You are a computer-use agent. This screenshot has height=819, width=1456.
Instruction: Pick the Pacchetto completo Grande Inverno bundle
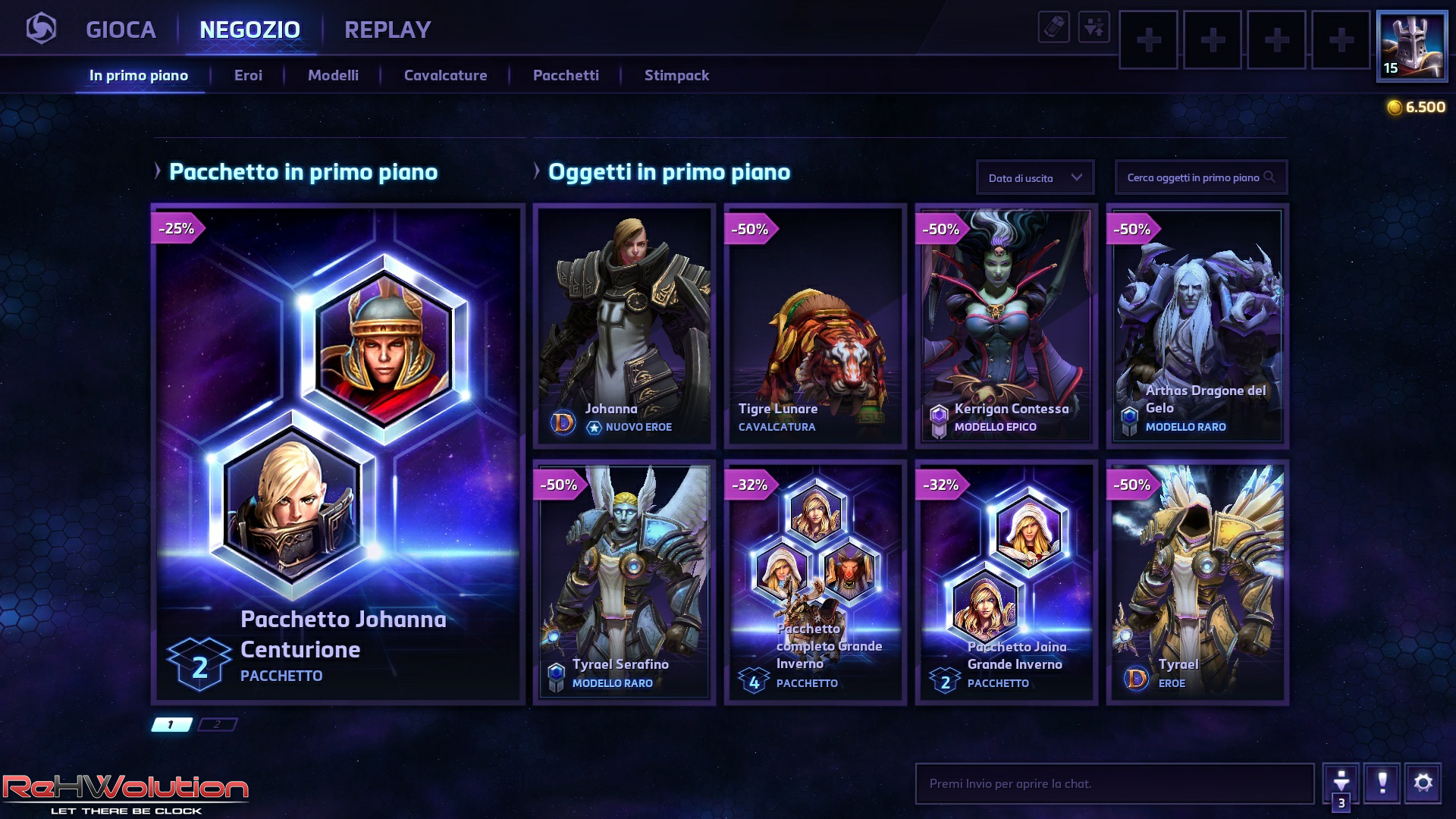tap(815, 582)
